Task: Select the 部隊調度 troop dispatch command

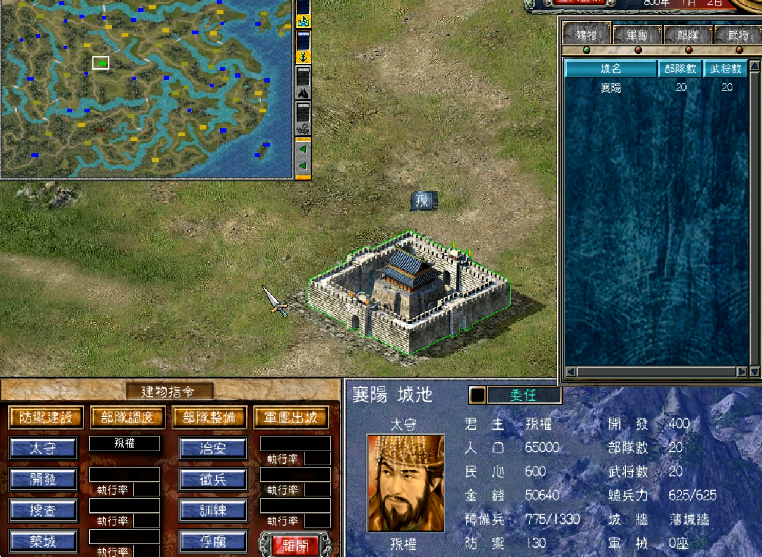Action: (x=128, y=417)
